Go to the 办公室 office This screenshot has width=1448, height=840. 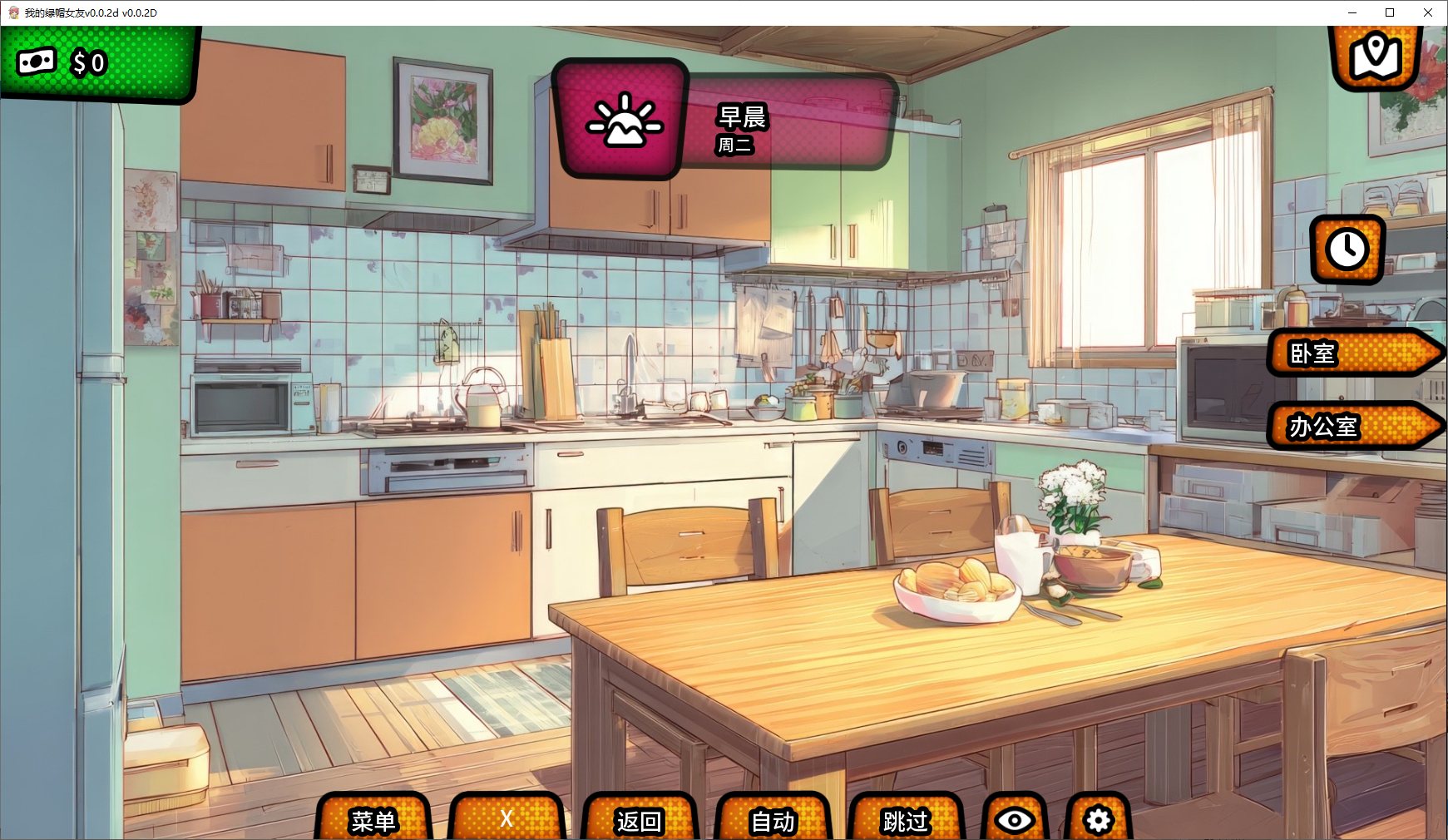tap(1352, 427)
